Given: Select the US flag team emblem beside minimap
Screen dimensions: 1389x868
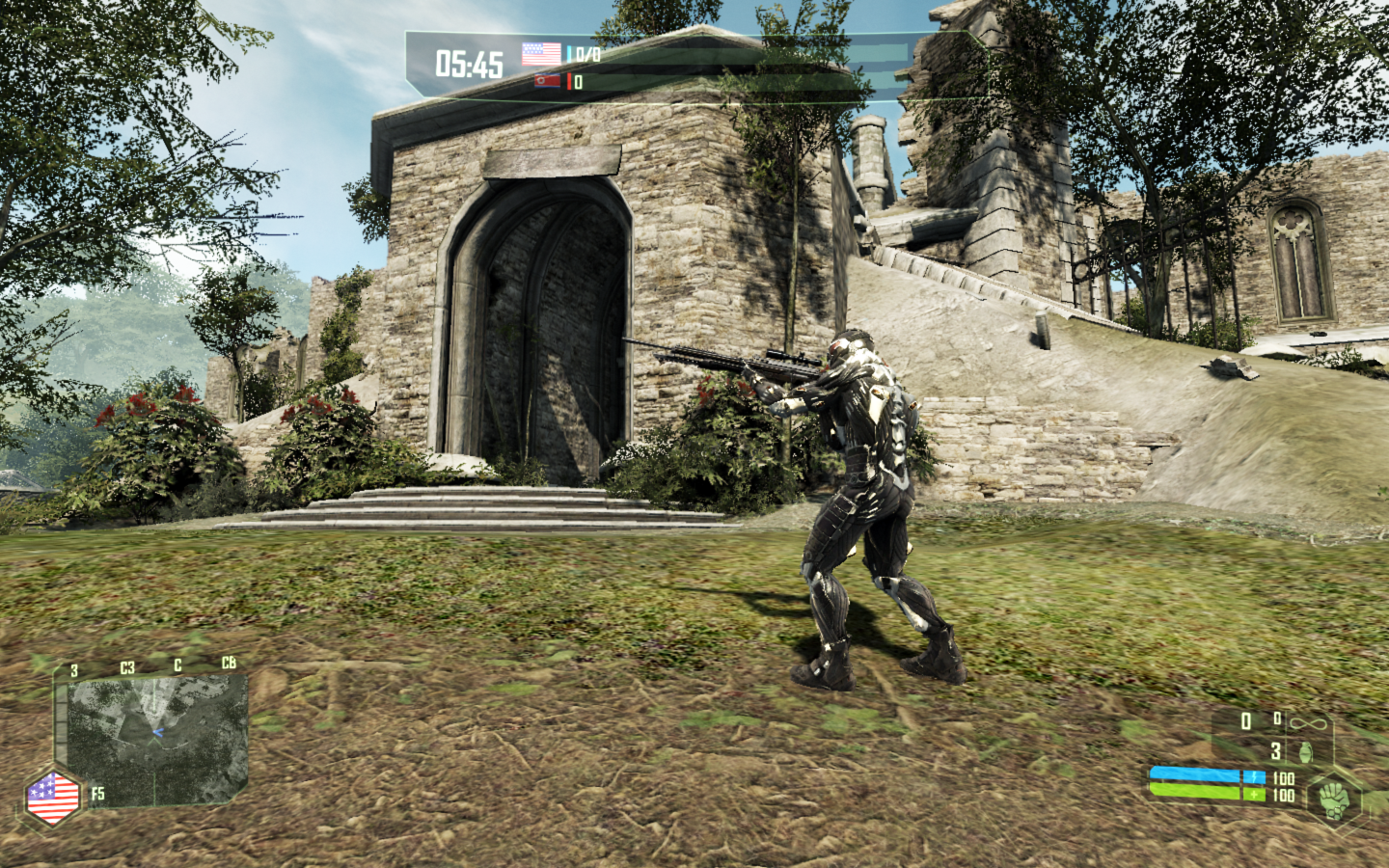Looking at the screenshot, I should click(53, 798).
